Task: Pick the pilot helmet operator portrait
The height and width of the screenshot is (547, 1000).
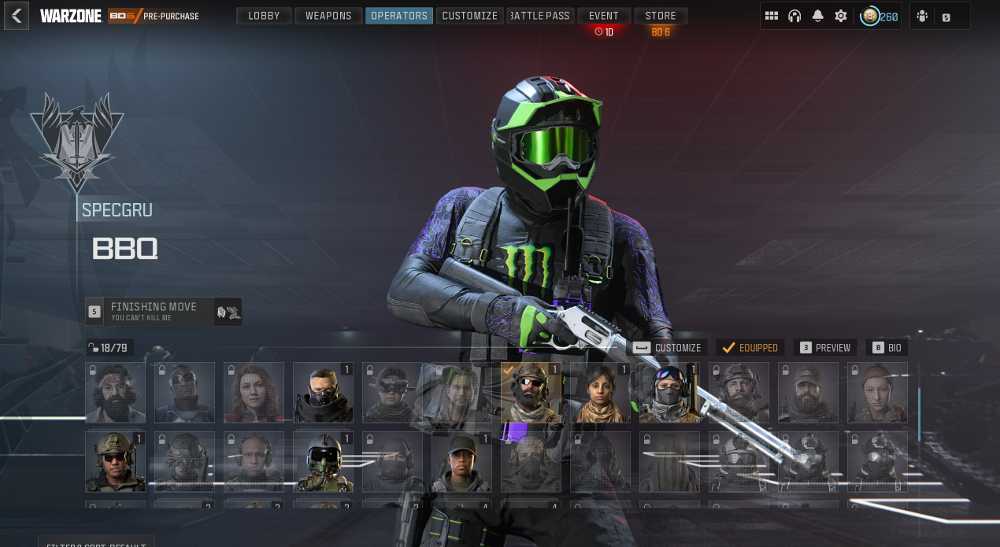Action: click(323, 461)
